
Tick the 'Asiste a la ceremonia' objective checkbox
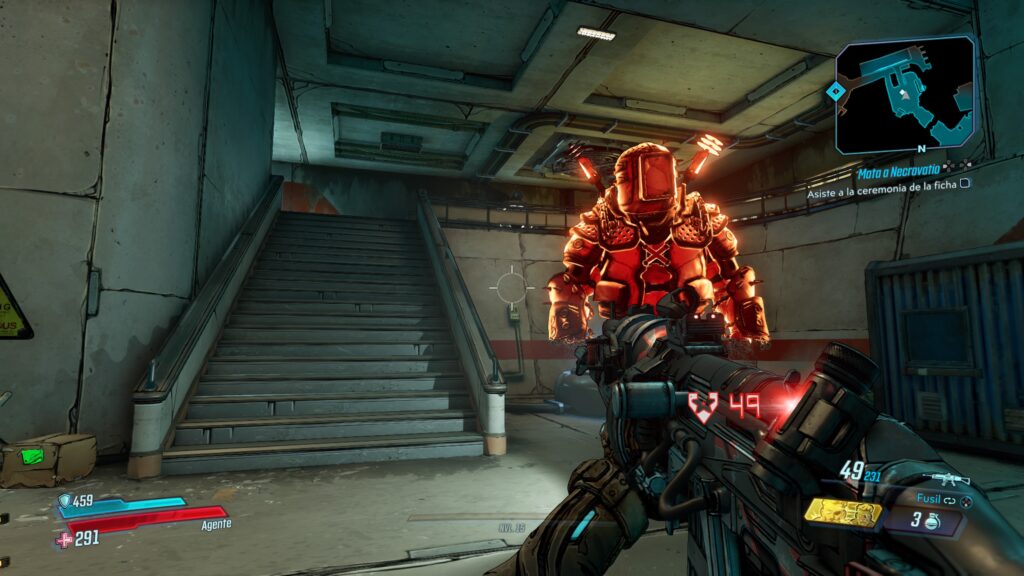pos(965,184)
